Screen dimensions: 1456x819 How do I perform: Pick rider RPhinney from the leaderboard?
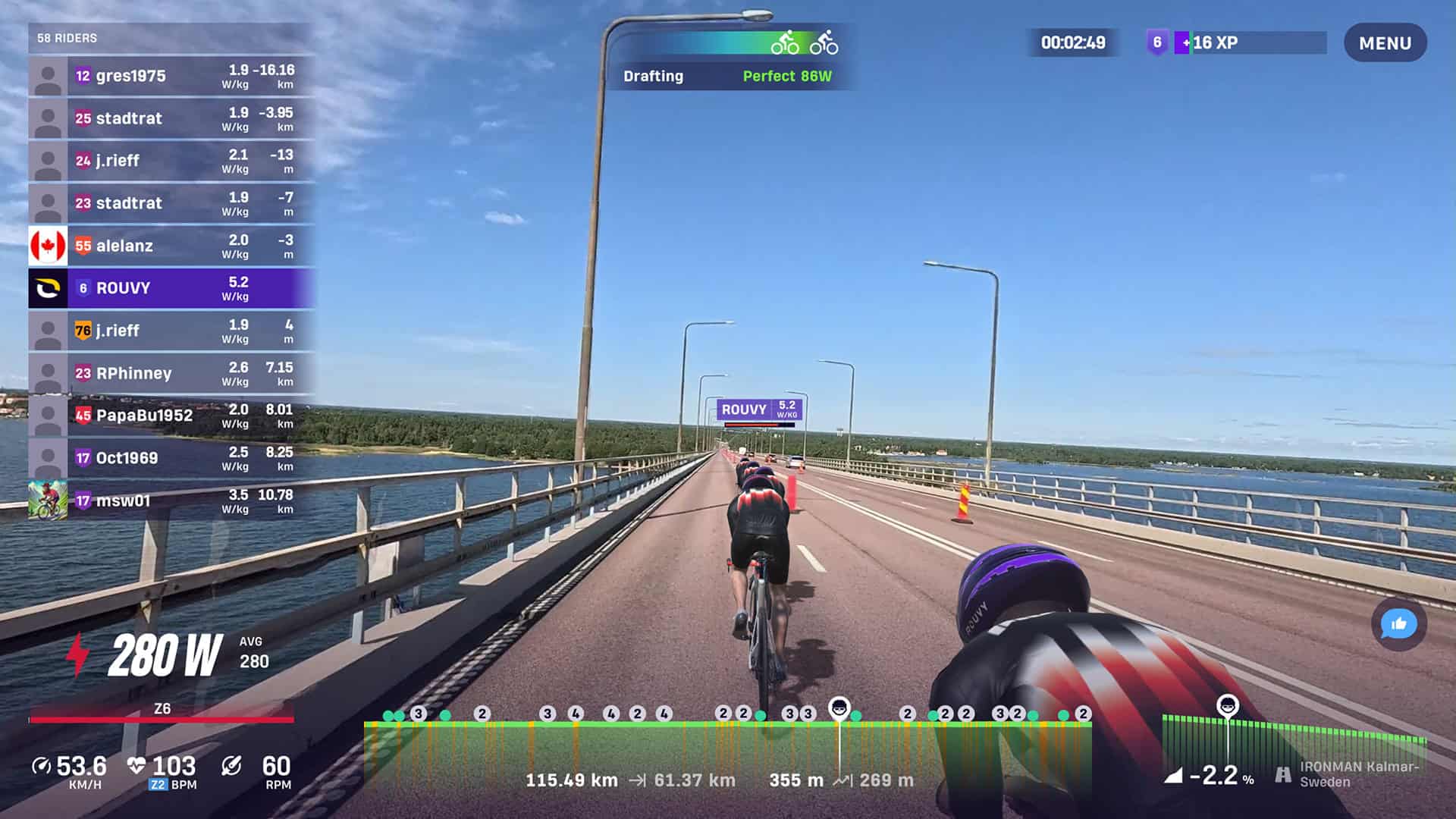[172, 373]
